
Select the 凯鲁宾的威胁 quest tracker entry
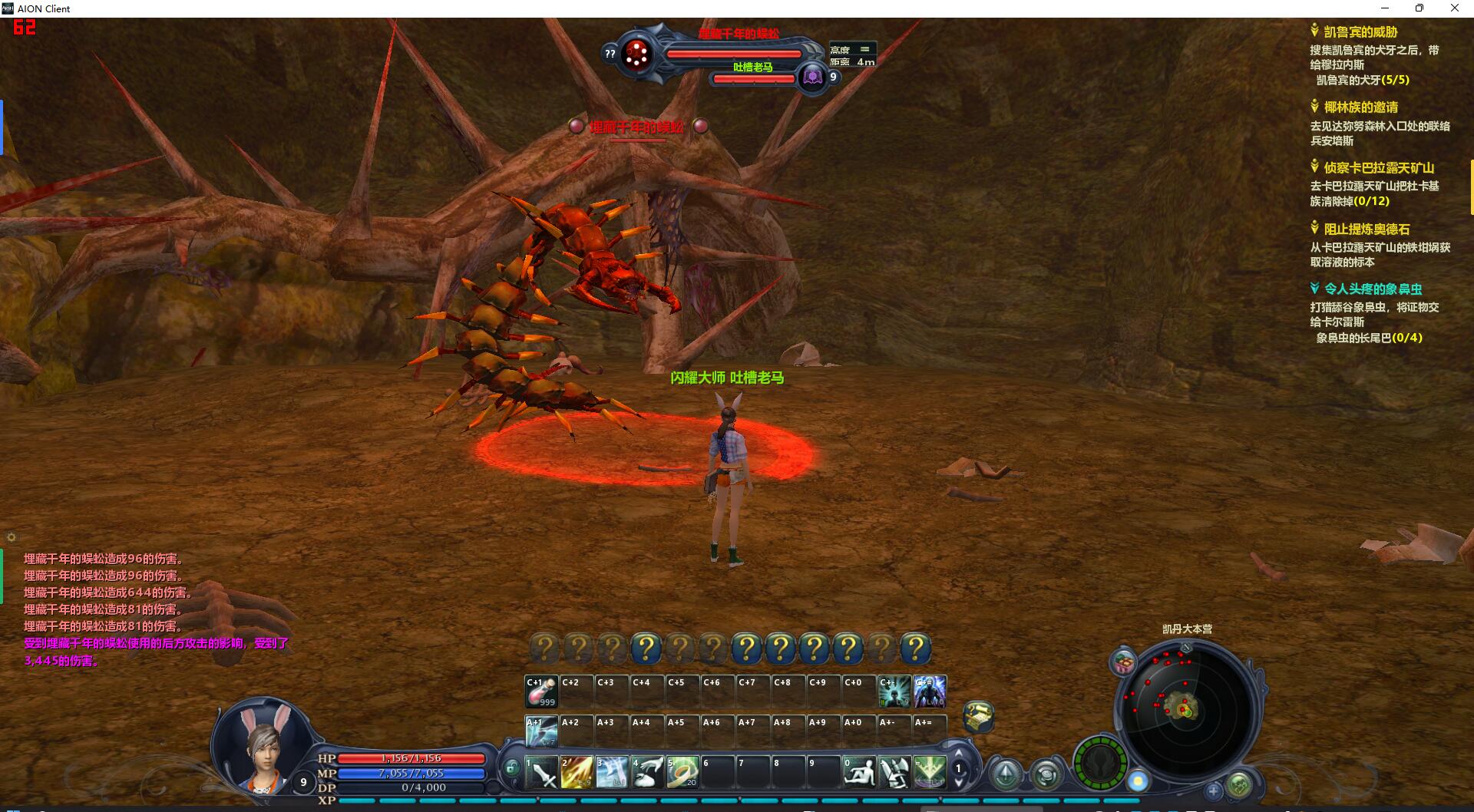tap(1360, 32)
